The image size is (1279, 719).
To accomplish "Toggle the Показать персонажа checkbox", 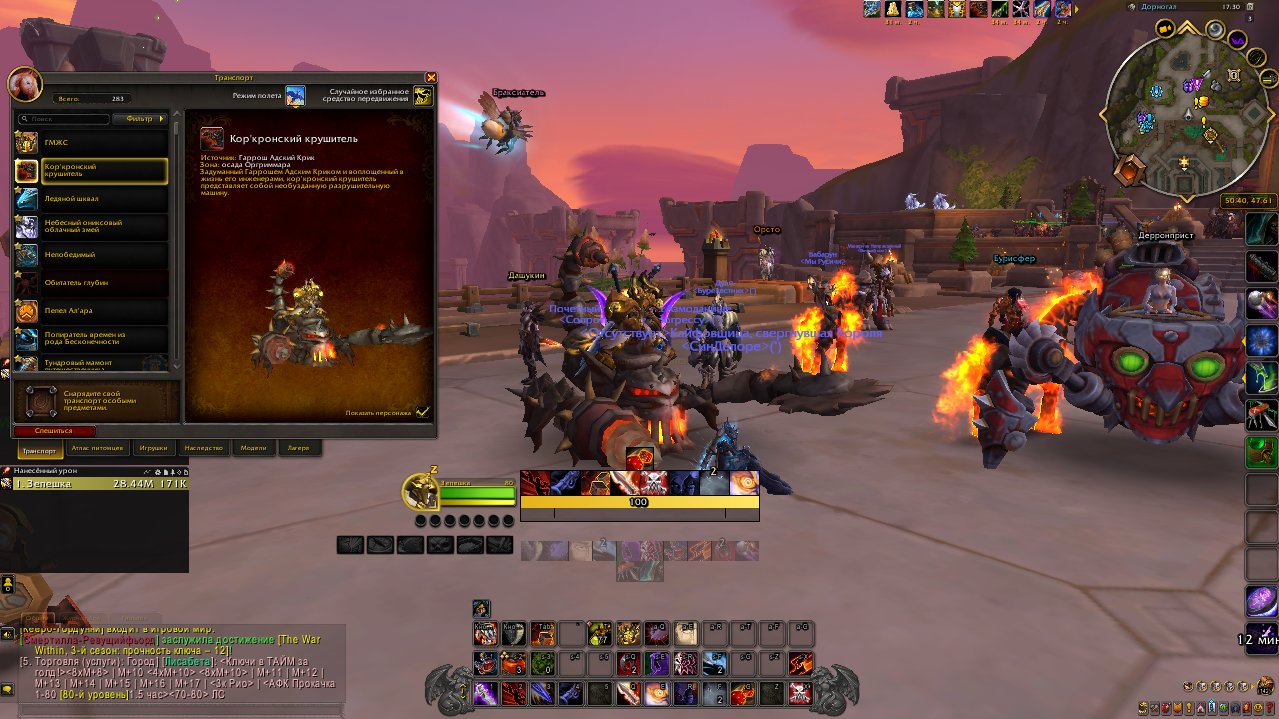I will (423, 411).
